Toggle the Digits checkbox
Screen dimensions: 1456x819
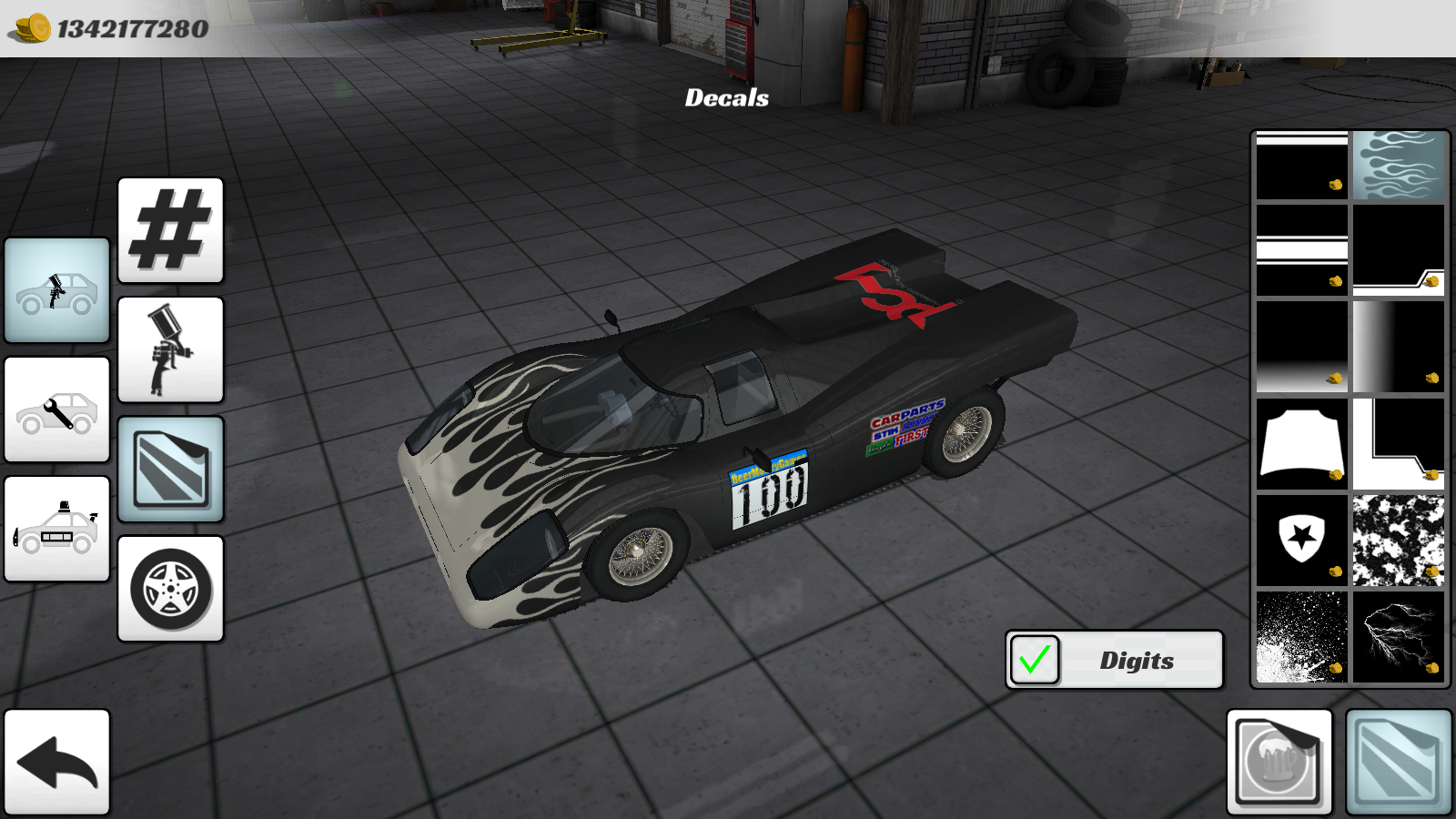(x=1034, y=659)
